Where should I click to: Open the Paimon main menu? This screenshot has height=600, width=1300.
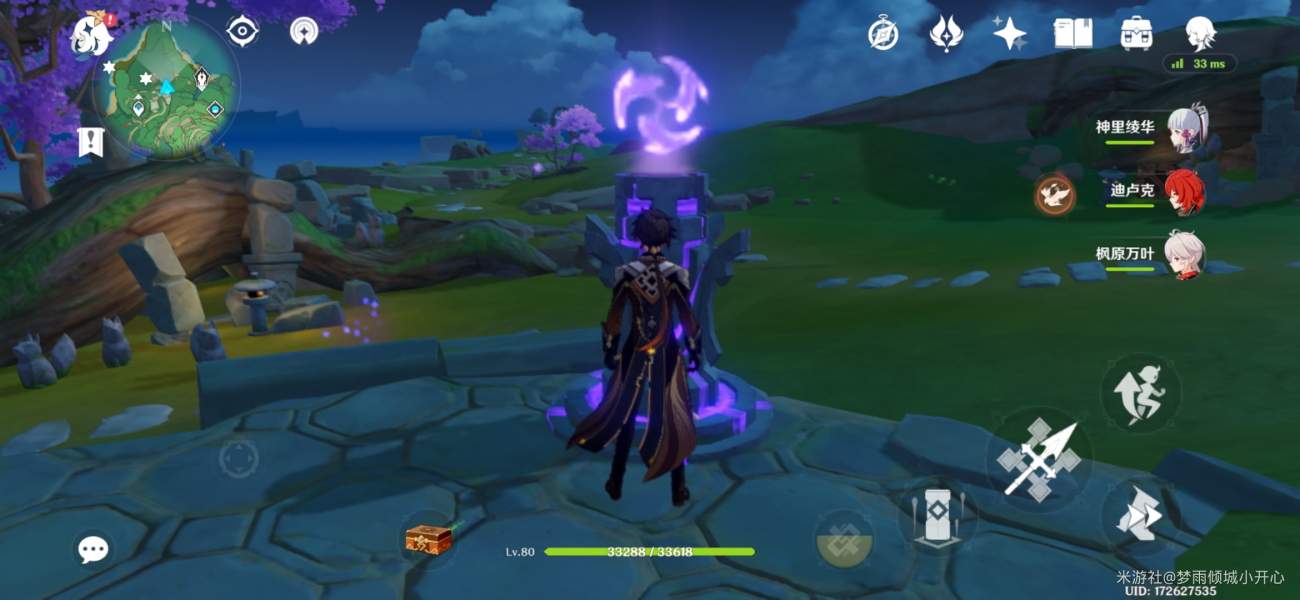(91, 36)
